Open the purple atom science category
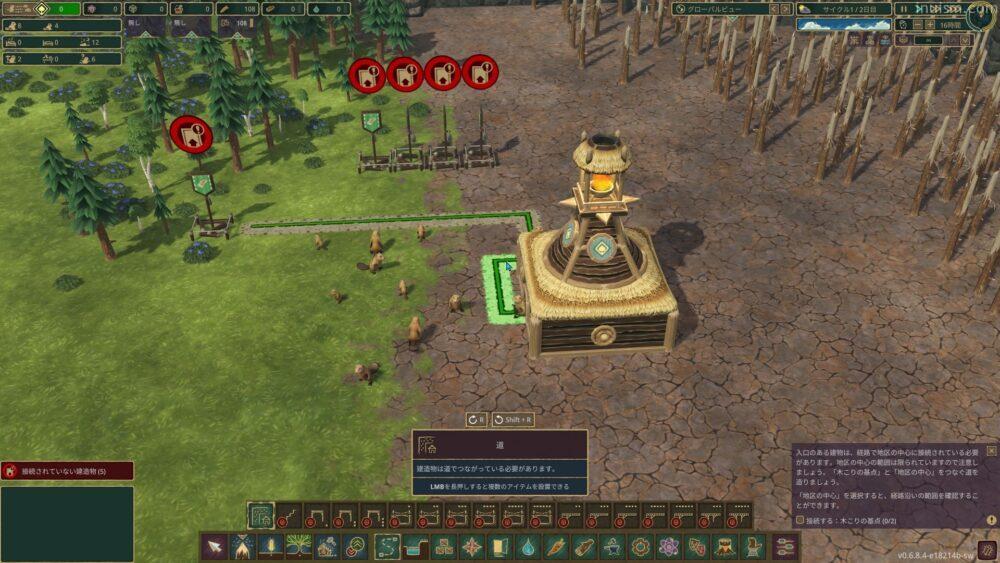1000x563 pixels. 668,547
